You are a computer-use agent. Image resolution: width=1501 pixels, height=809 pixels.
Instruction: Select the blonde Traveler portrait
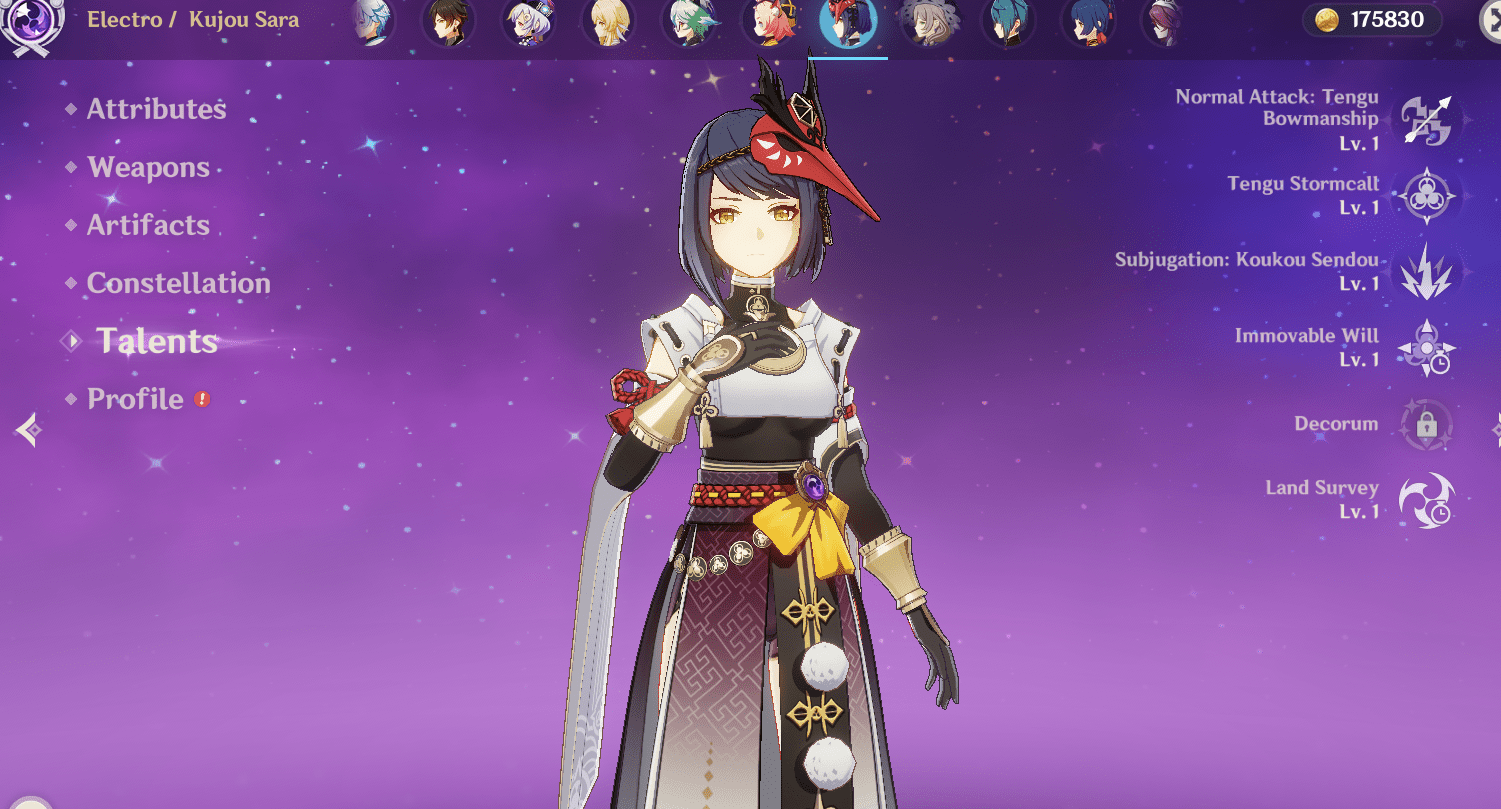tap(608, 22)
